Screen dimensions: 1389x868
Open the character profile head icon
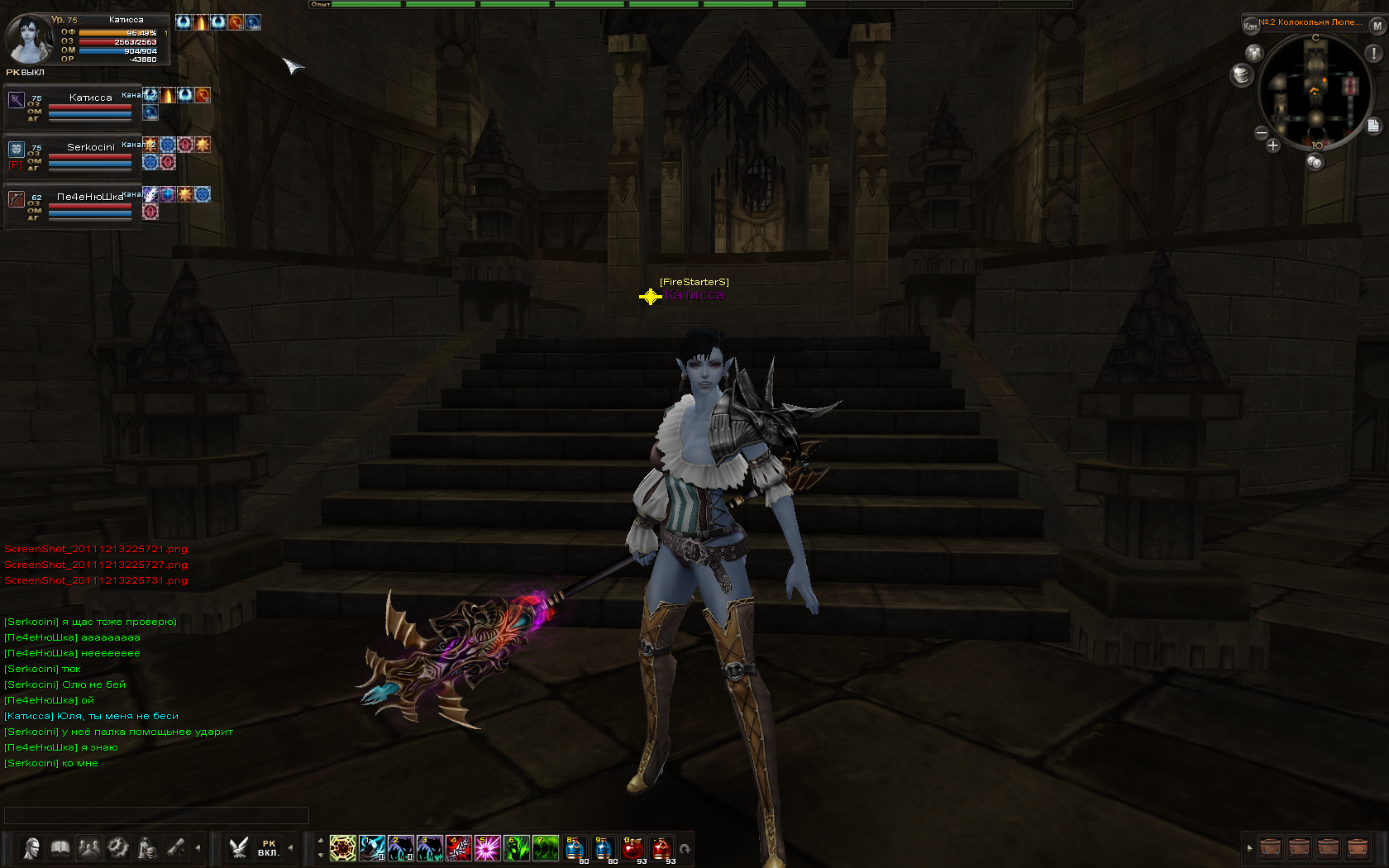(x=31, y=848)
